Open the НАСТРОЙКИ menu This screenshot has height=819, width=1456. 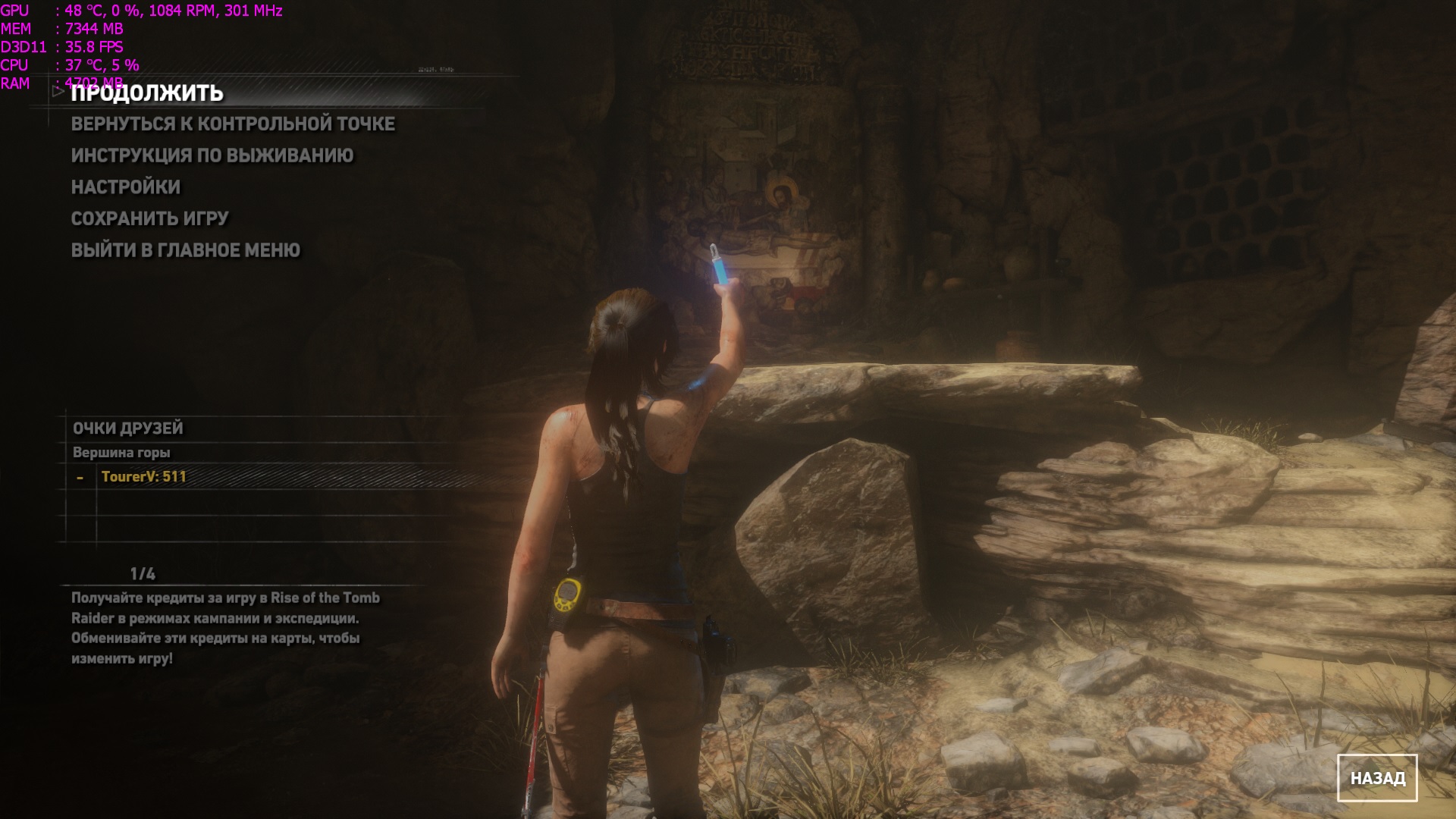click(126, 187)
